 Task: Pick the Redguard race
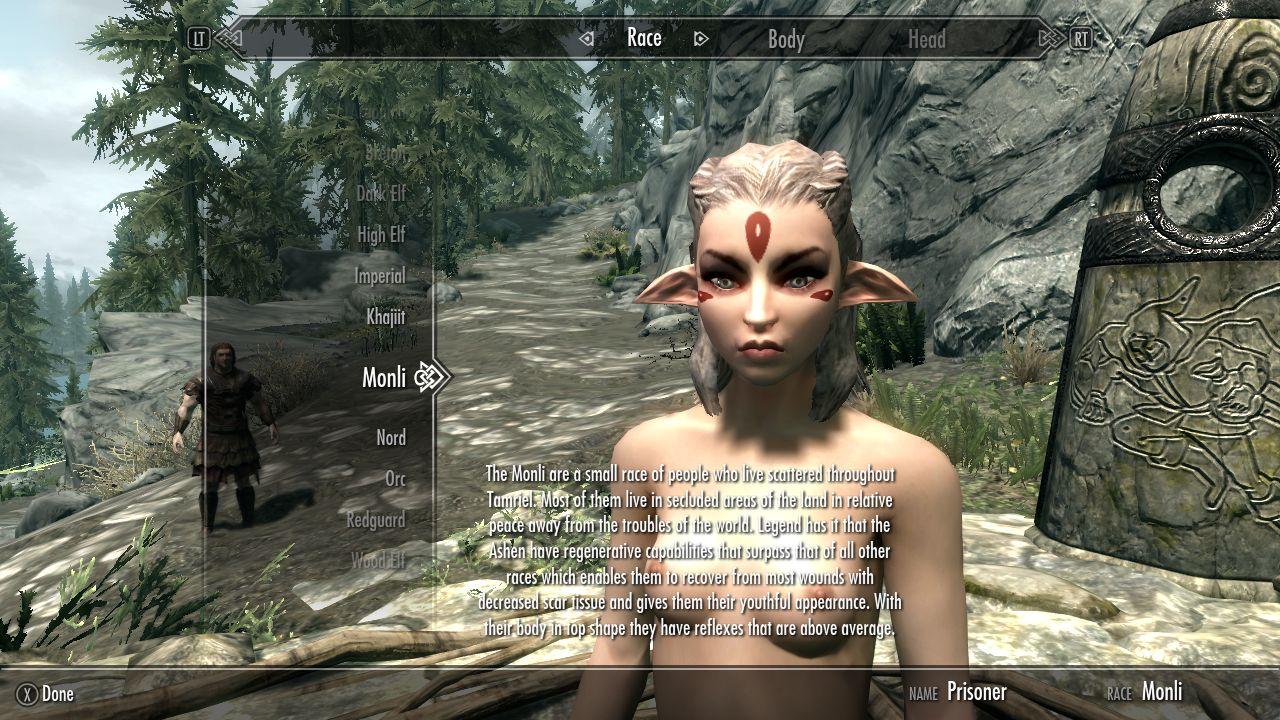pos(376,520)
